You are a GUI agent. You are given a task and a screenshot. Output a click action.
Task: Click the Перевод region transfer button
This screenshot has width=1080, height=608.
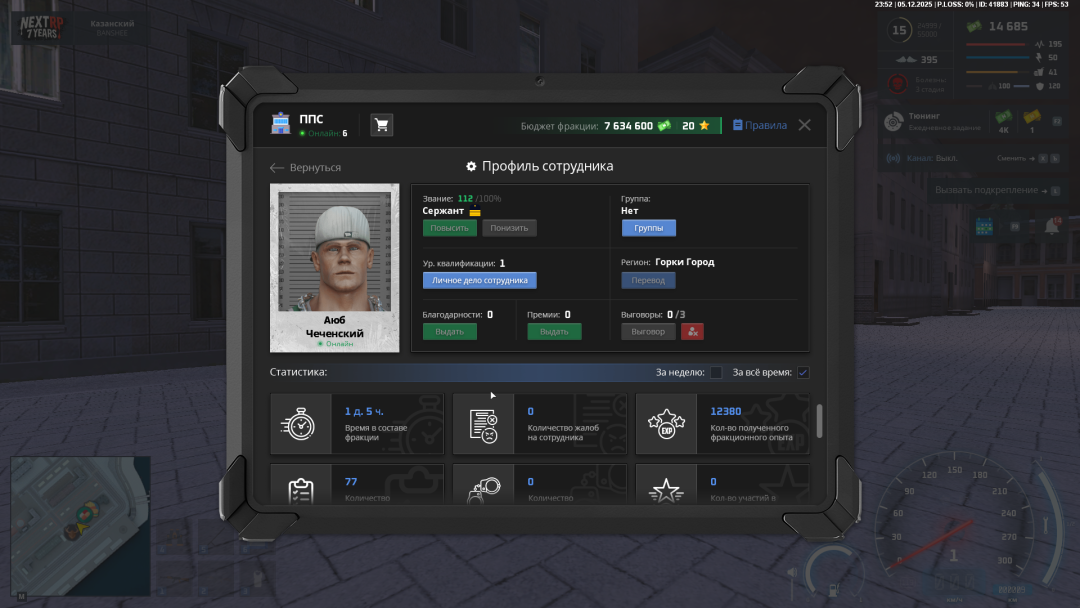point(648,280)
